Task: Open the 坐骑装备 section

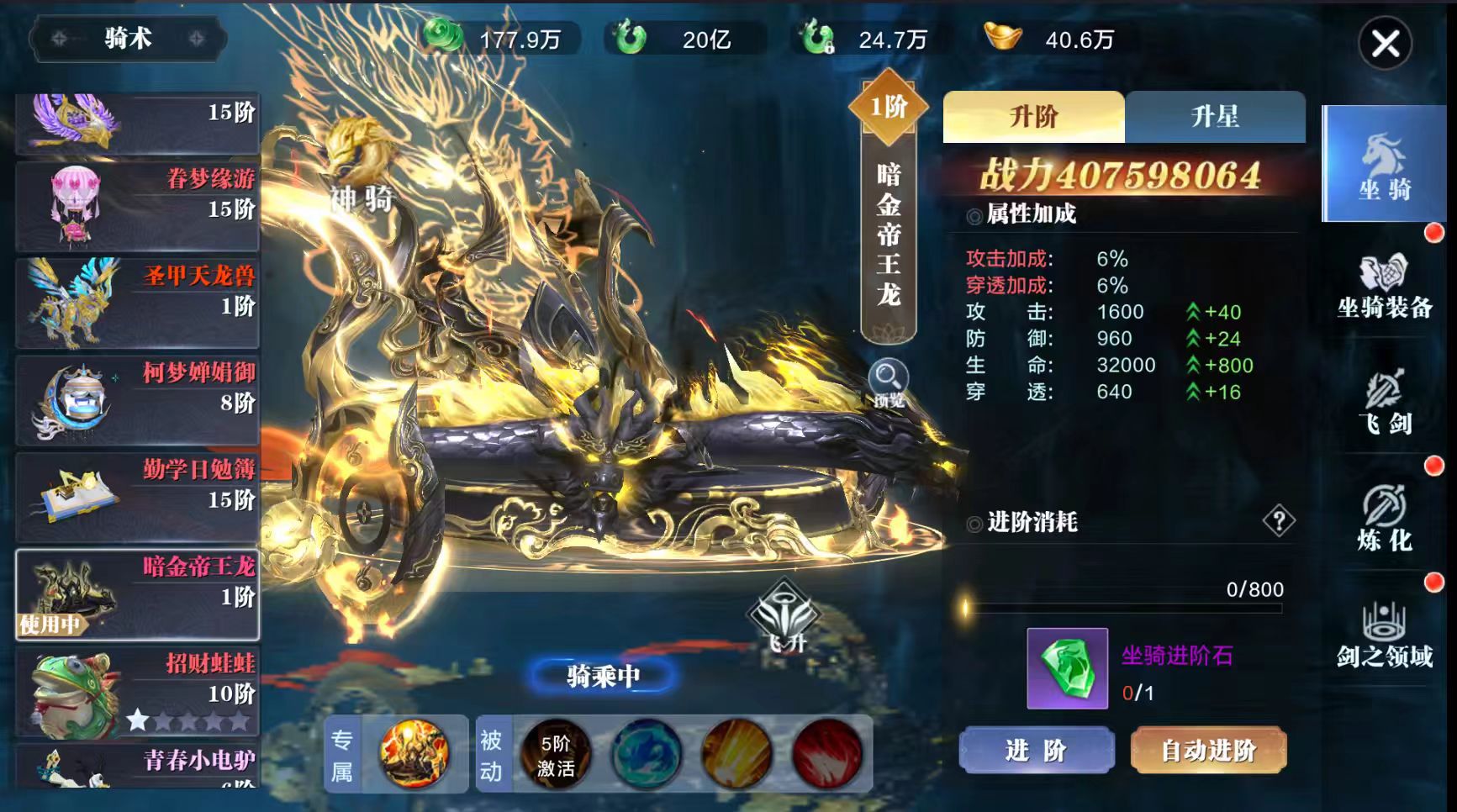Action: [1384, 287]
